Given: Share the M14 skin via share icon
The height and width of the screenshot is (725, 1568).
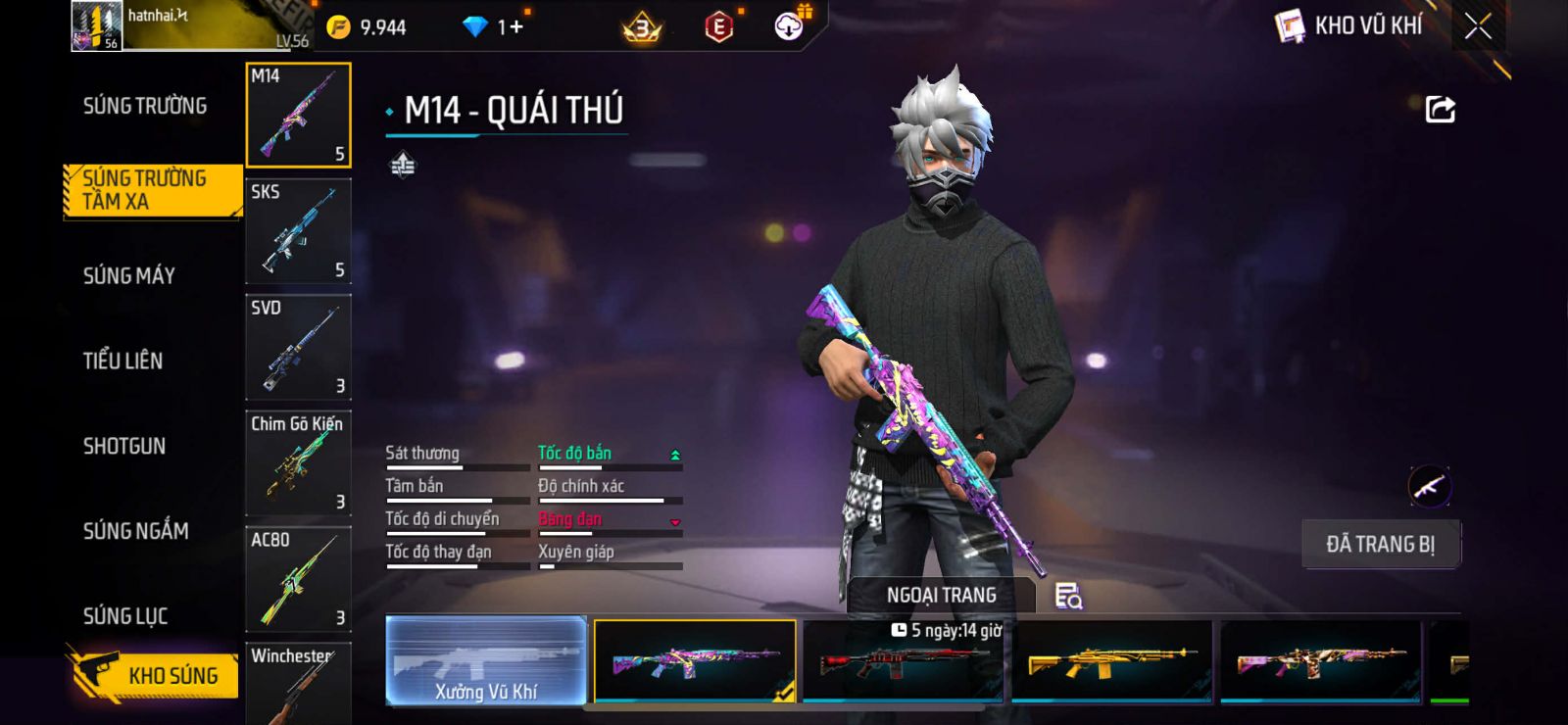Looking at the screenshot, I should point(1440,109).
